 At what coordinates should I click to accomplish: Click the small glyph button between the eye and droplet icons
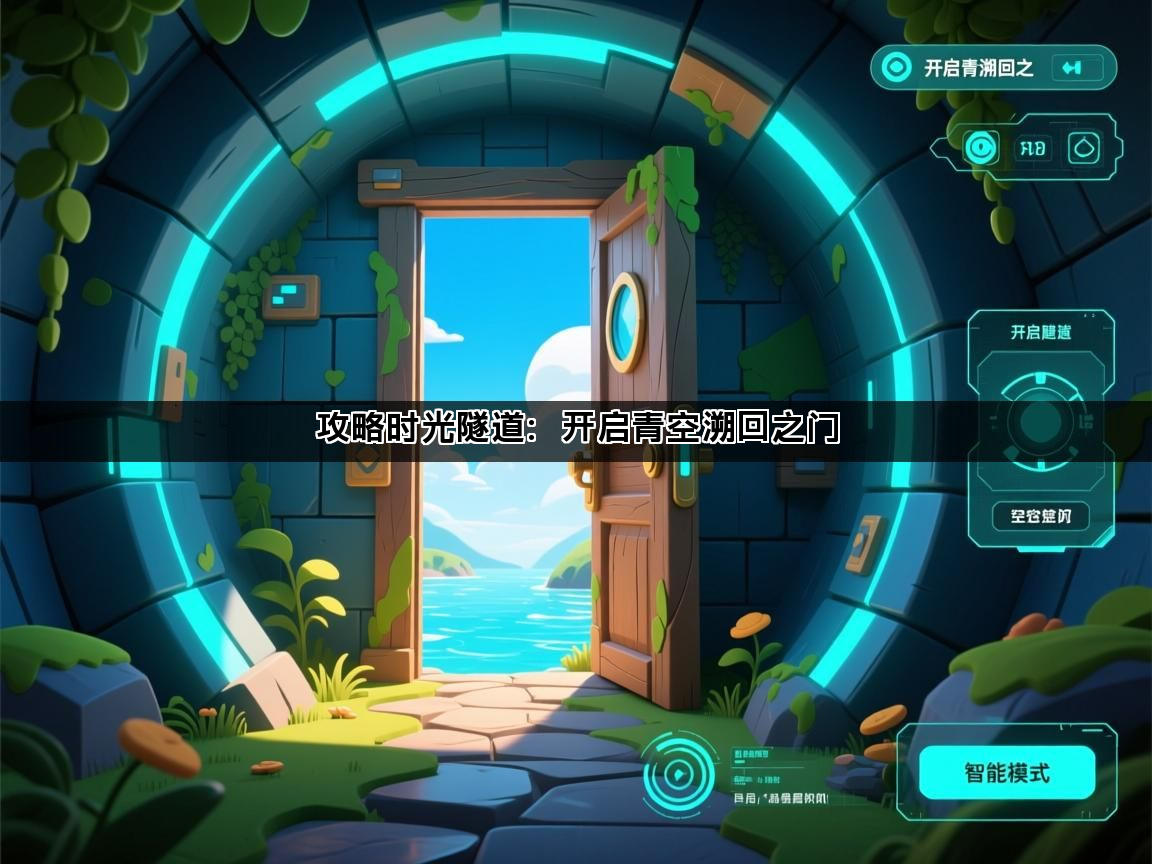coord(1032,149)
